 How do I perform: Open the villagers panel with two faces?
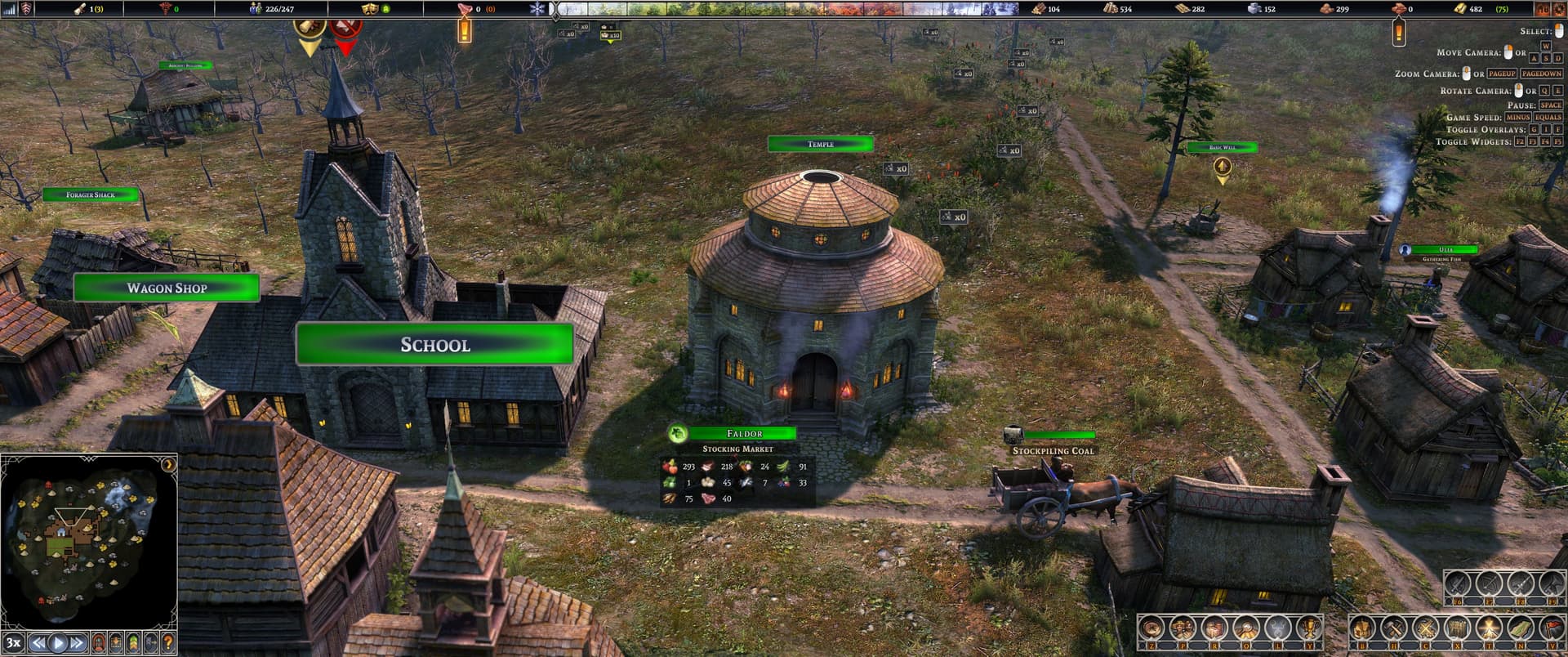[x=1183, y=628]
